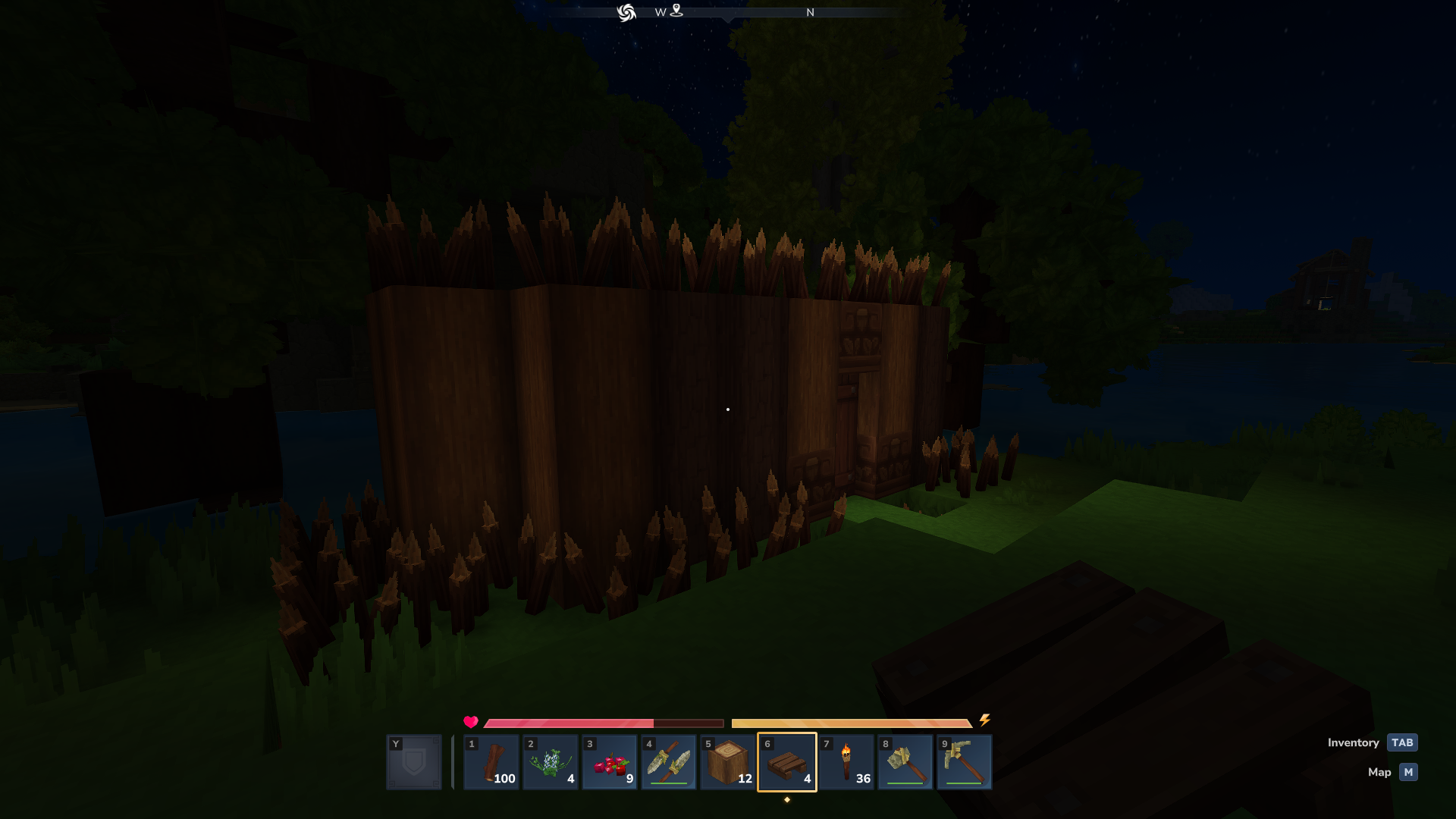Viewport: 1456px width, 819px height.
Task: Select the blue flower plant slot
Action: [x=551, y=762]
